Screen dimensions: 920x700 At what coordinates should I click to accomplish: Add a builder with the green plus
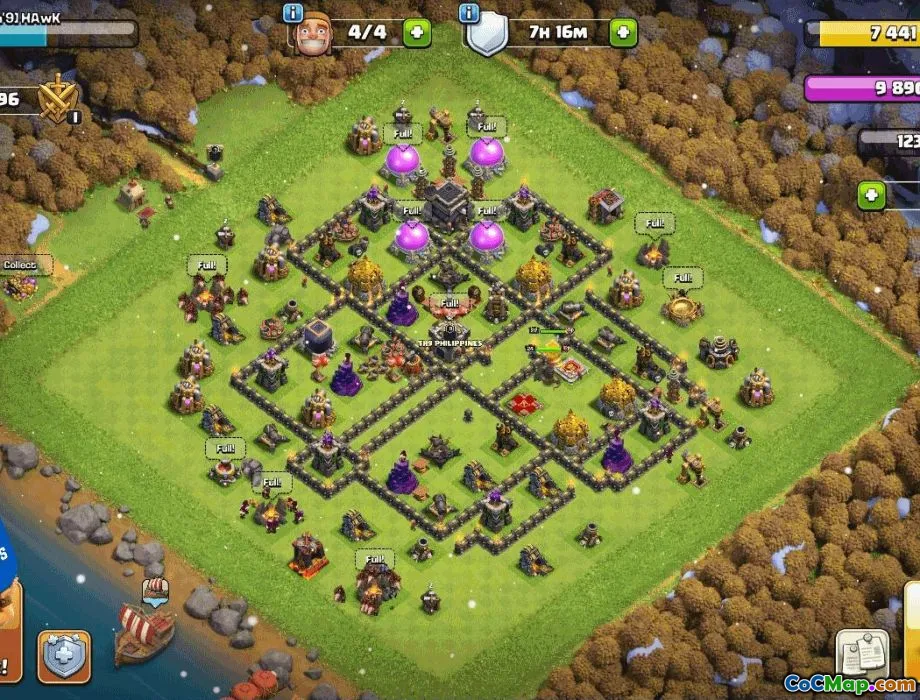click(417, 32)
